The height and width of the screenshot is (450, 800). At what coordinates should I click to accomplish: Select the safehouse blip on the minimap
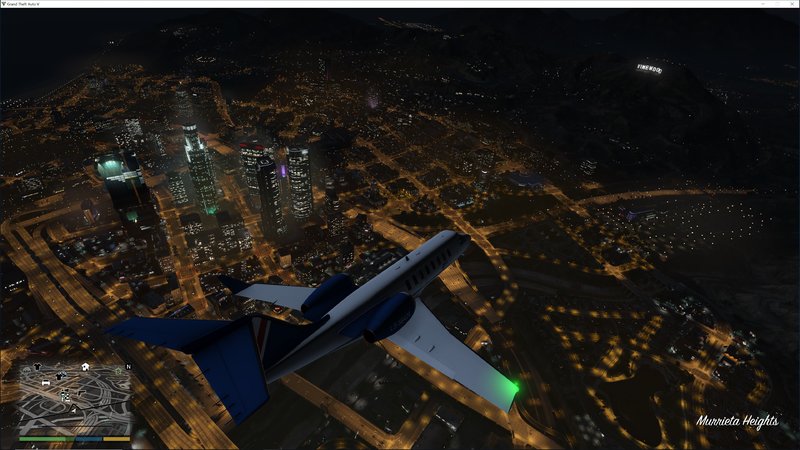tap(87, 367)
